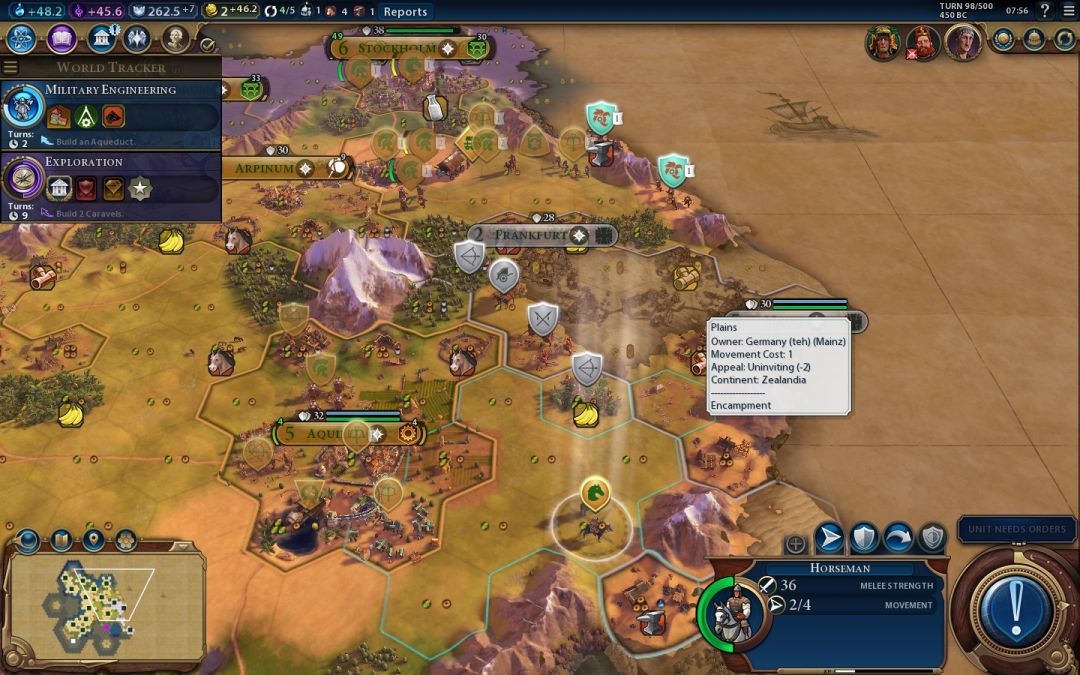View the Governments screen
The image size is (1080, 675).
(x=100, y=39)
